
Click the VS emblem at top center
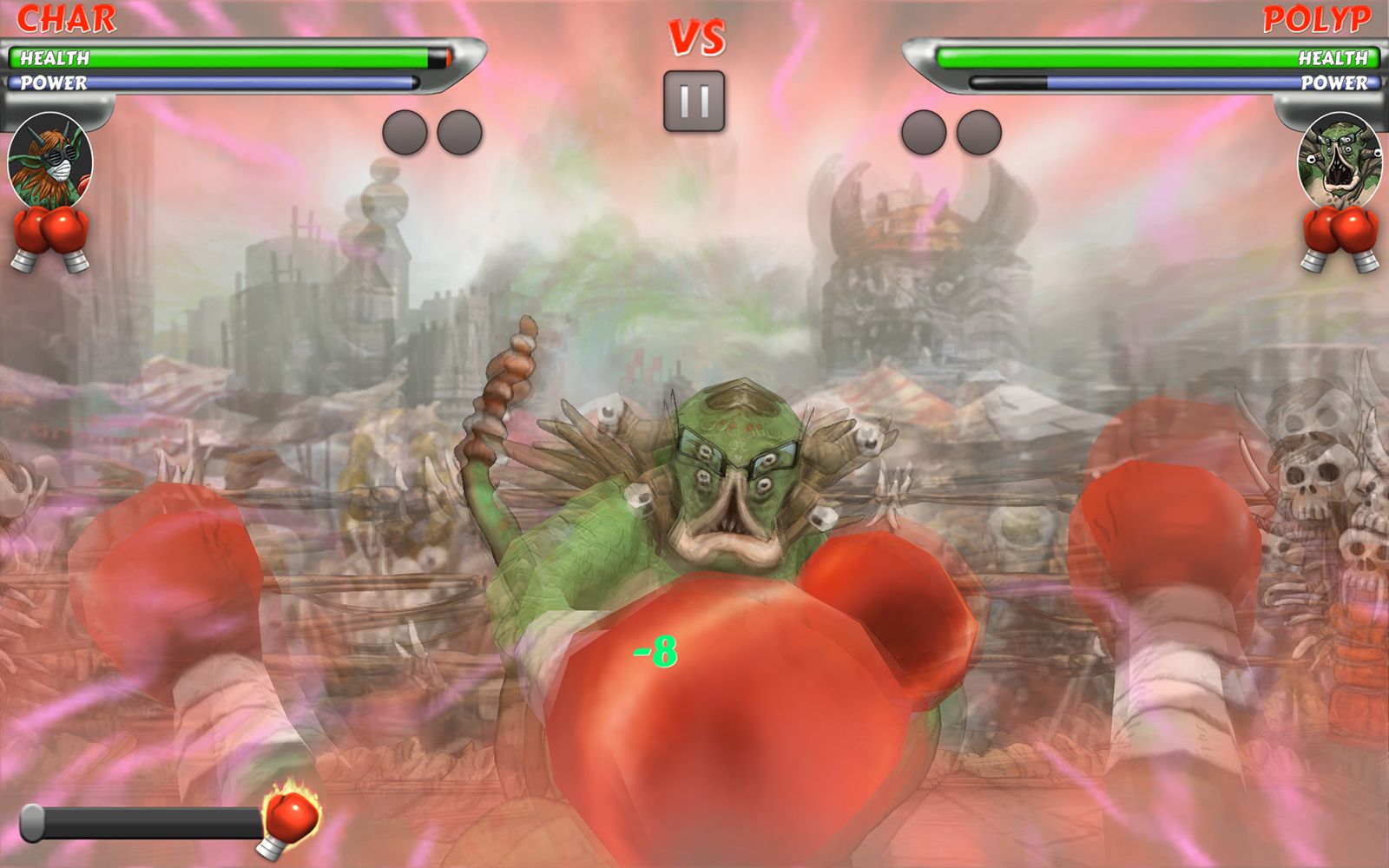[x=695, y=35]
